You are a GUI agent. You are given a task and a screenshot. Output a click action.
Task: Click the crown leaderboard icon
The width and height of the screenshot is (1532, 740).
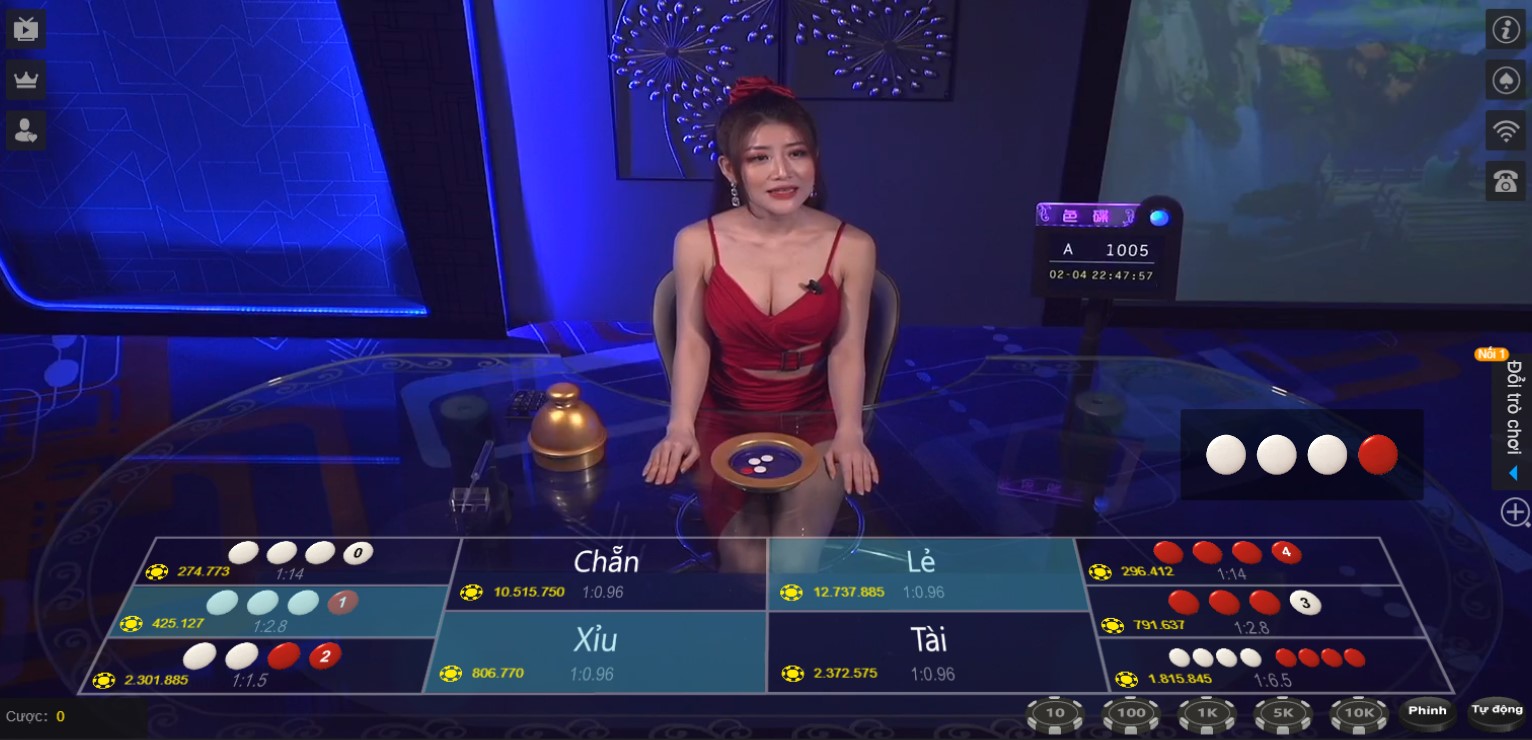click(x=25, y=79)
